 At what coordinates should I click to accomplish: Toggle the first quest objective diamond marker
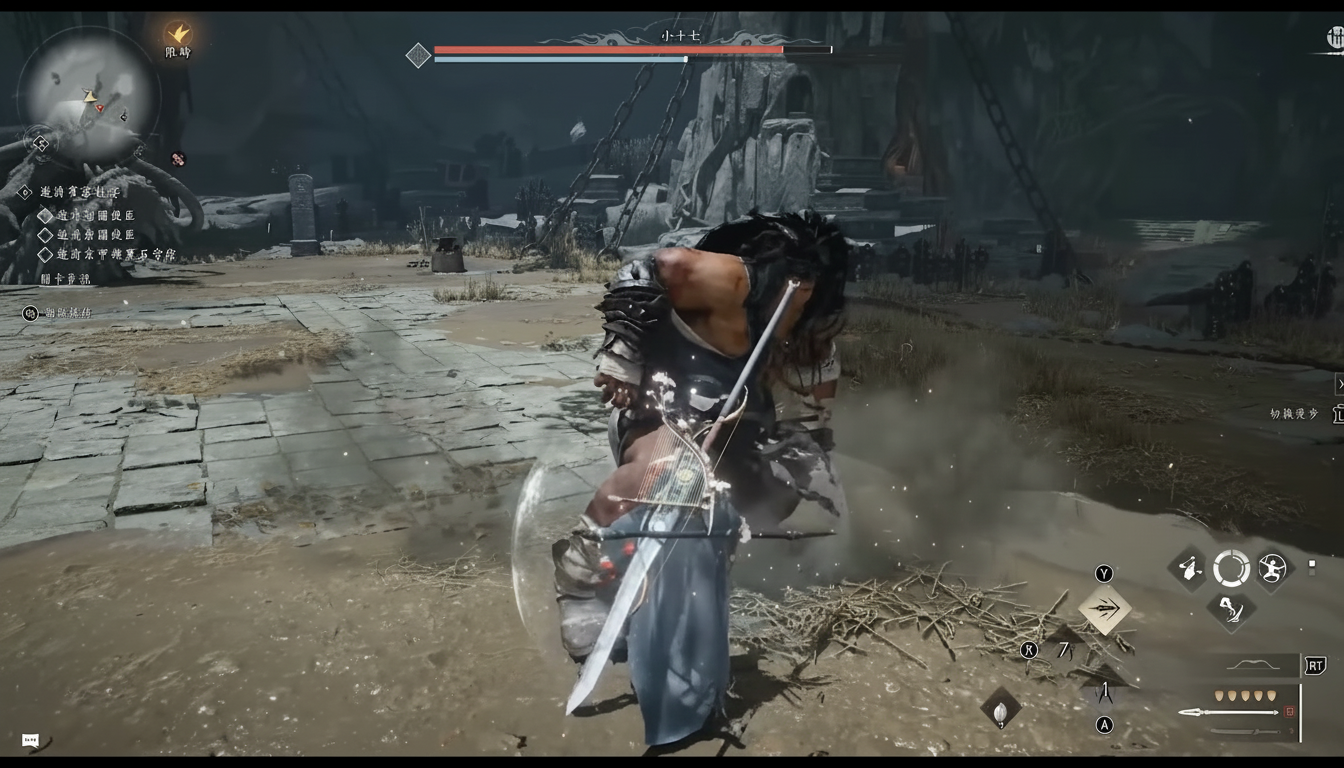(46, 215)
